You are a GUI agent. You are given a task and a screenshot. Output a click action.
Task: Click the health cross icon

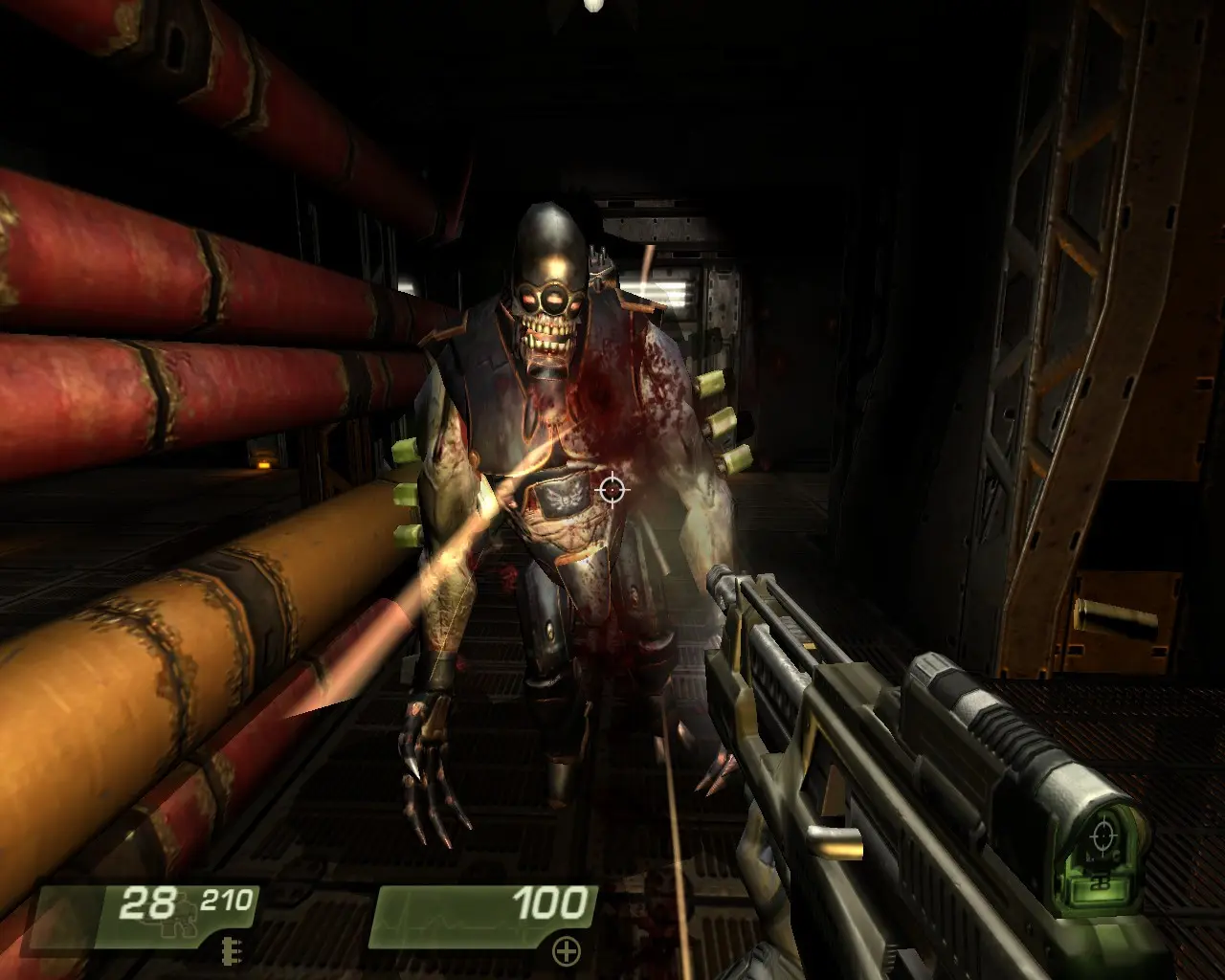[568, 950]
